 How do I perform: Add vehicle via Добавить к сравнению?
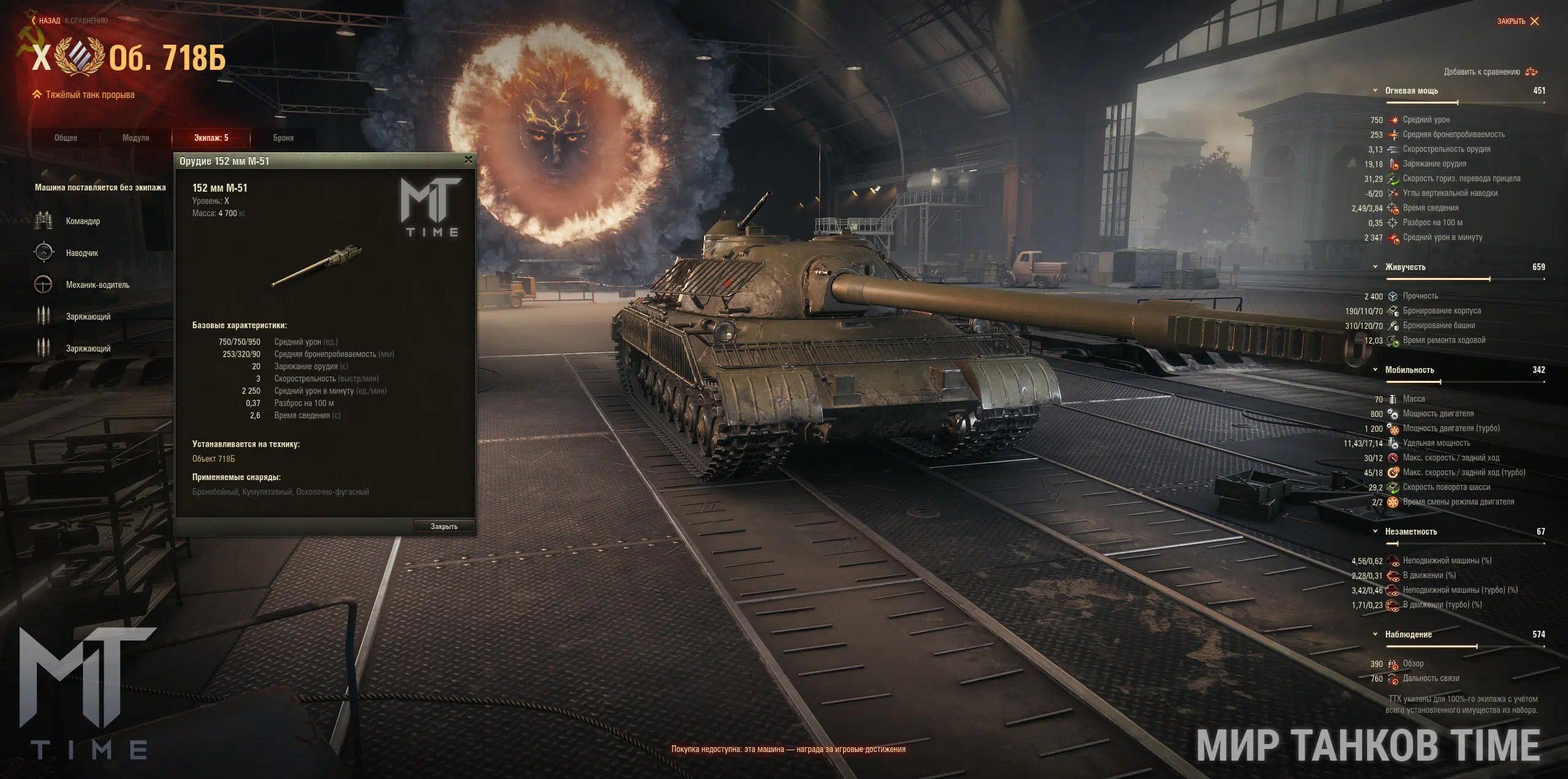1489,72
